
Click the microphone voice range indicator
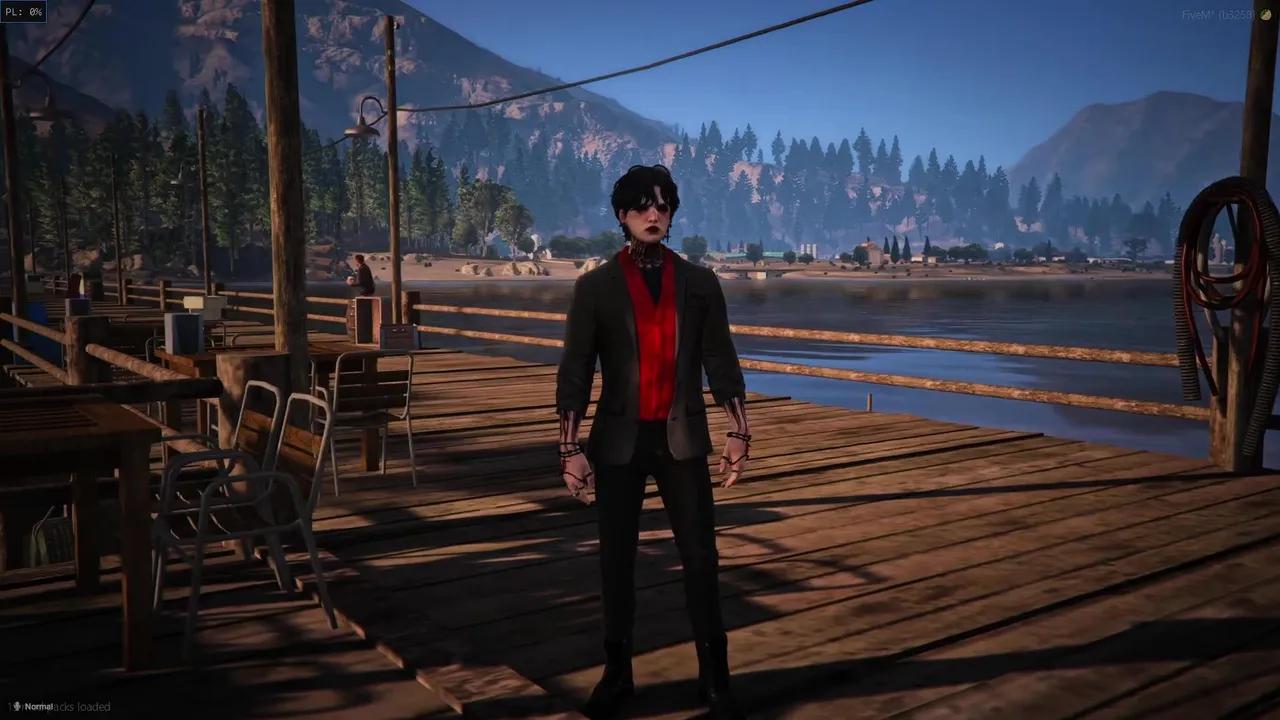click(x=34, y=707)
